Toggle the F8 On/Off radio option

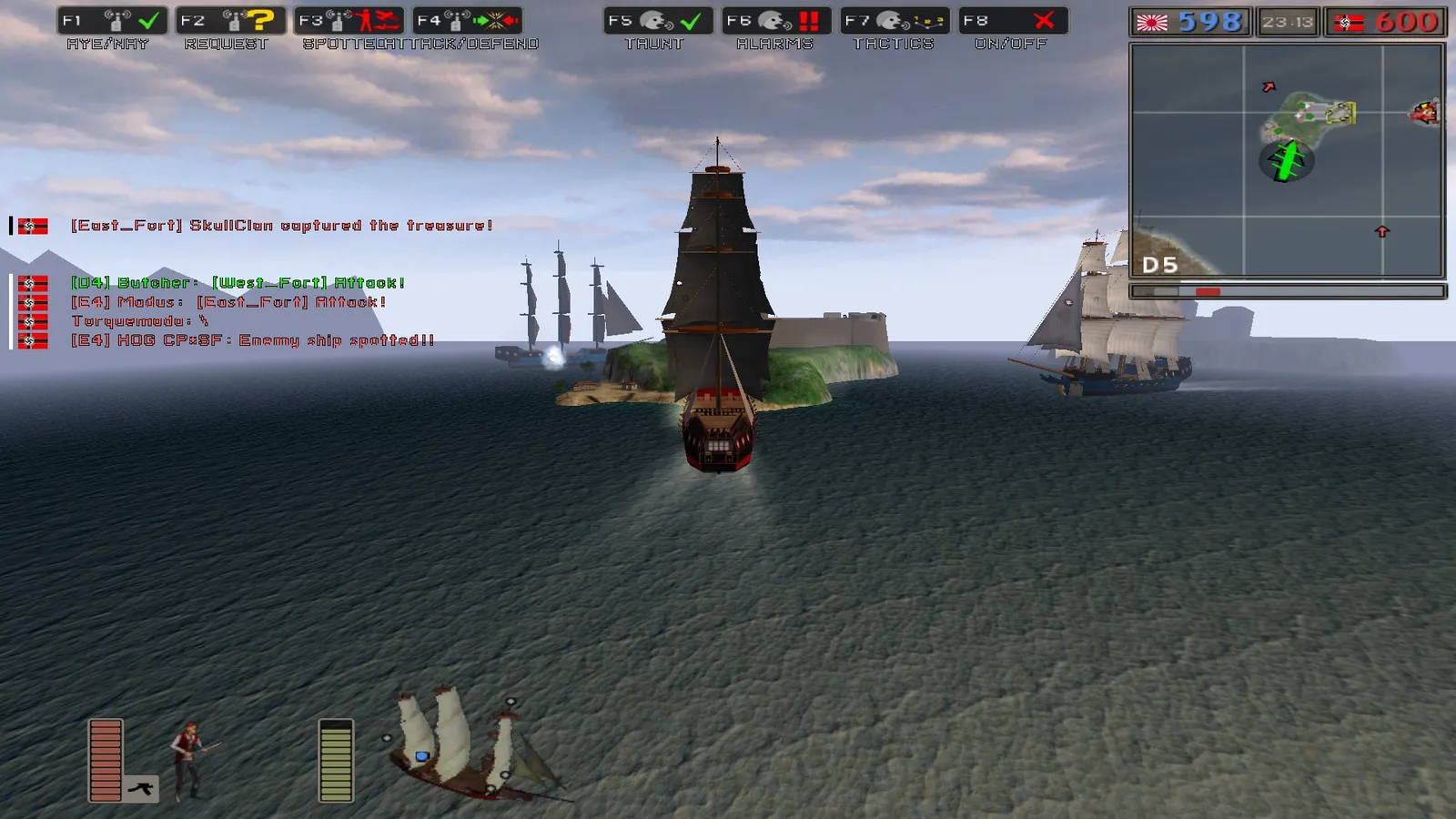1013,21
